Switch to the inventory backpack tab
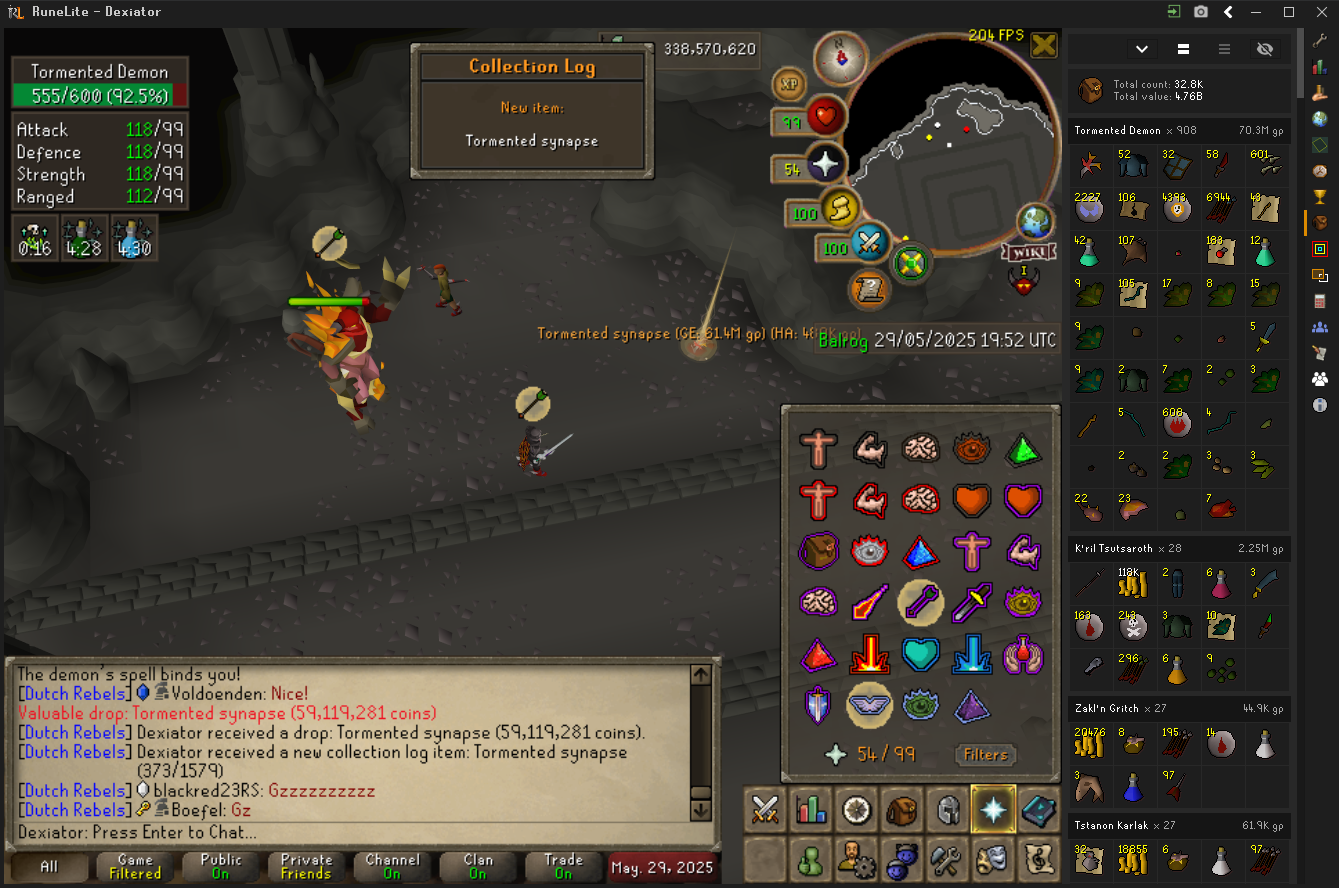 903,809
